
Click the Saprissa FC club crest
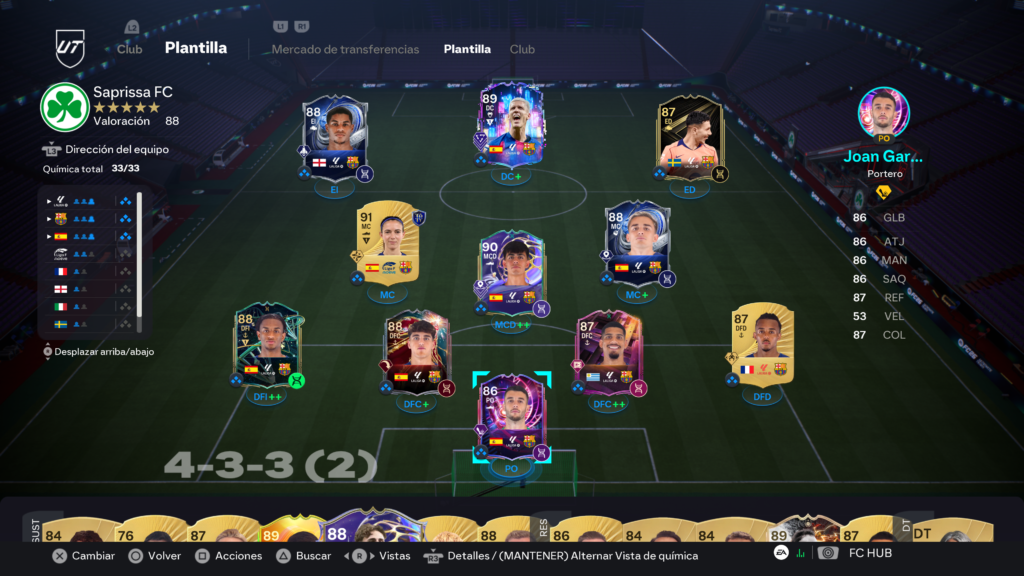(x=64, y=107)
